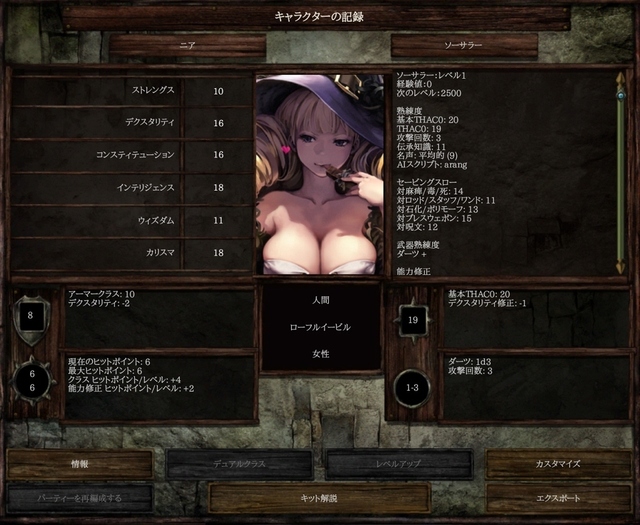Screen dimensions: 640x525
Task: Click the デュアルクラス (Dual Class) button
Action: [239, 464]
